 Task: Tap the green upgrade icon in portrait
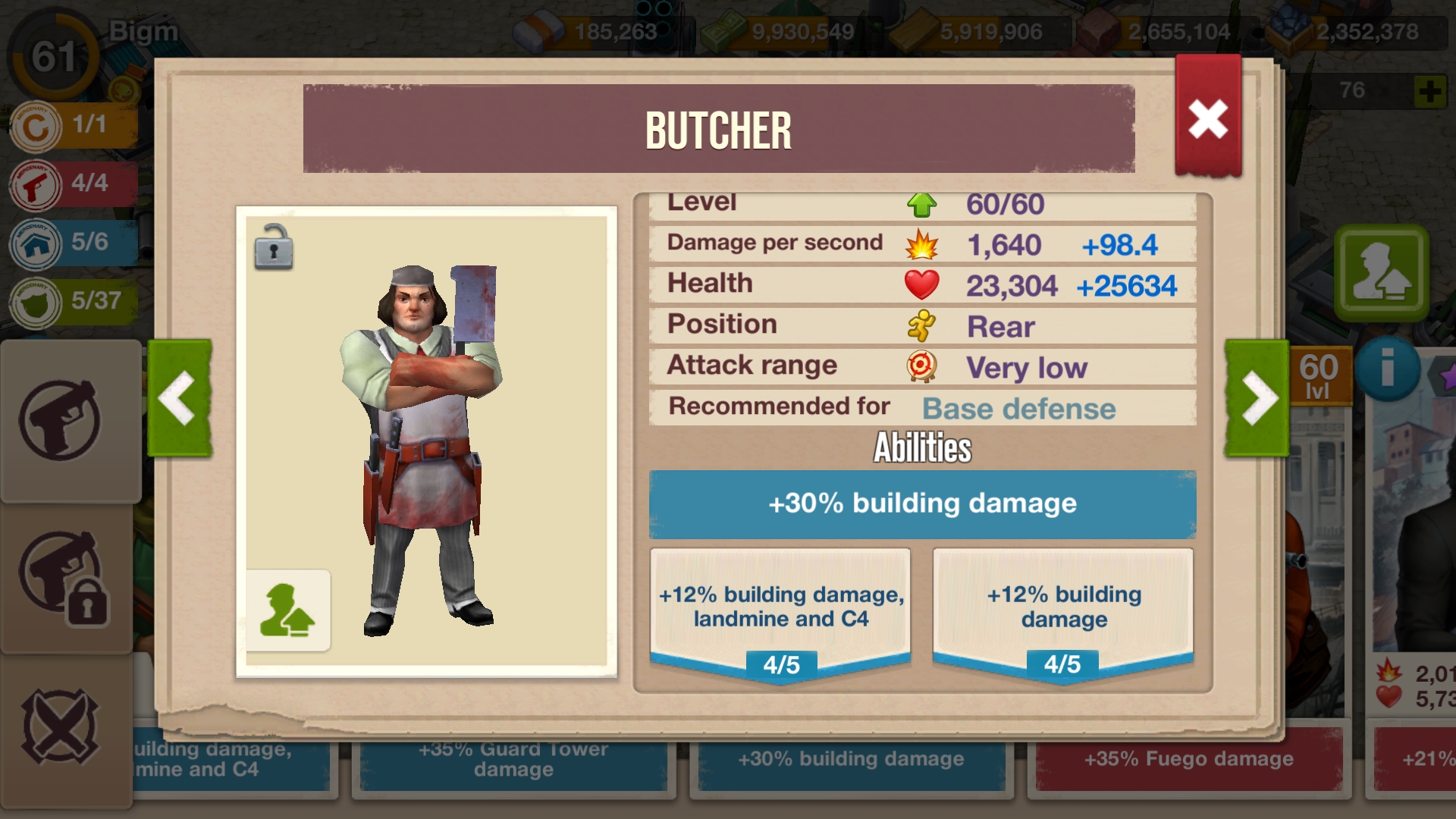coord(288,610)
